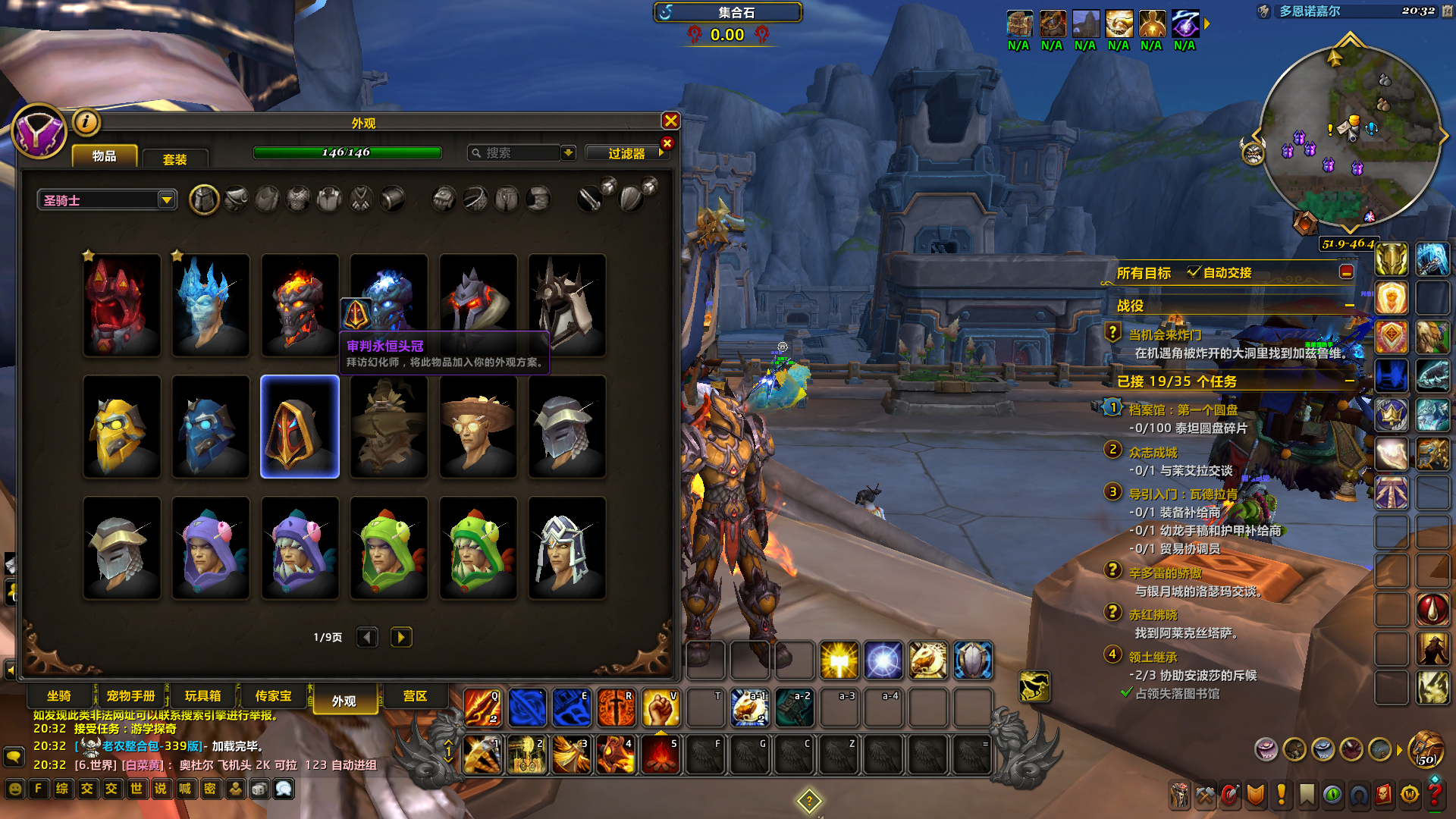Click the circular minimap
This screenshot has height=819, width=1456.
(x=1348, y=136)
